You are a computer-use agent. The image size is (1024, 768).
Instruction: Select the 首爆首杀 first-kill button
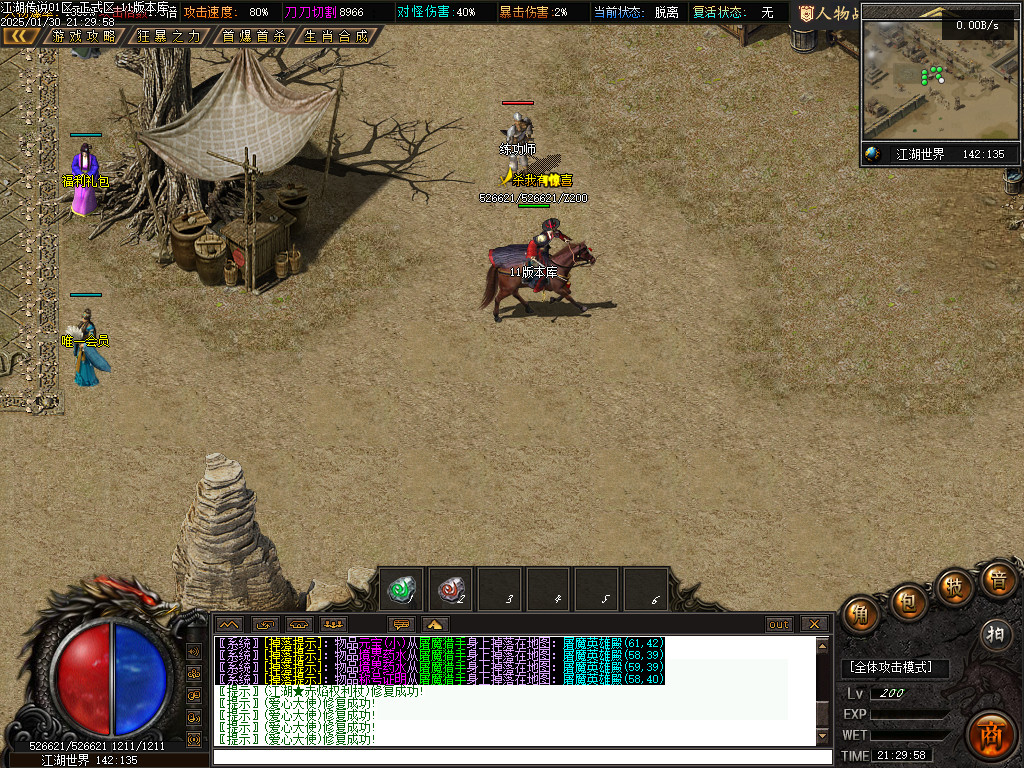click(254, 36)
